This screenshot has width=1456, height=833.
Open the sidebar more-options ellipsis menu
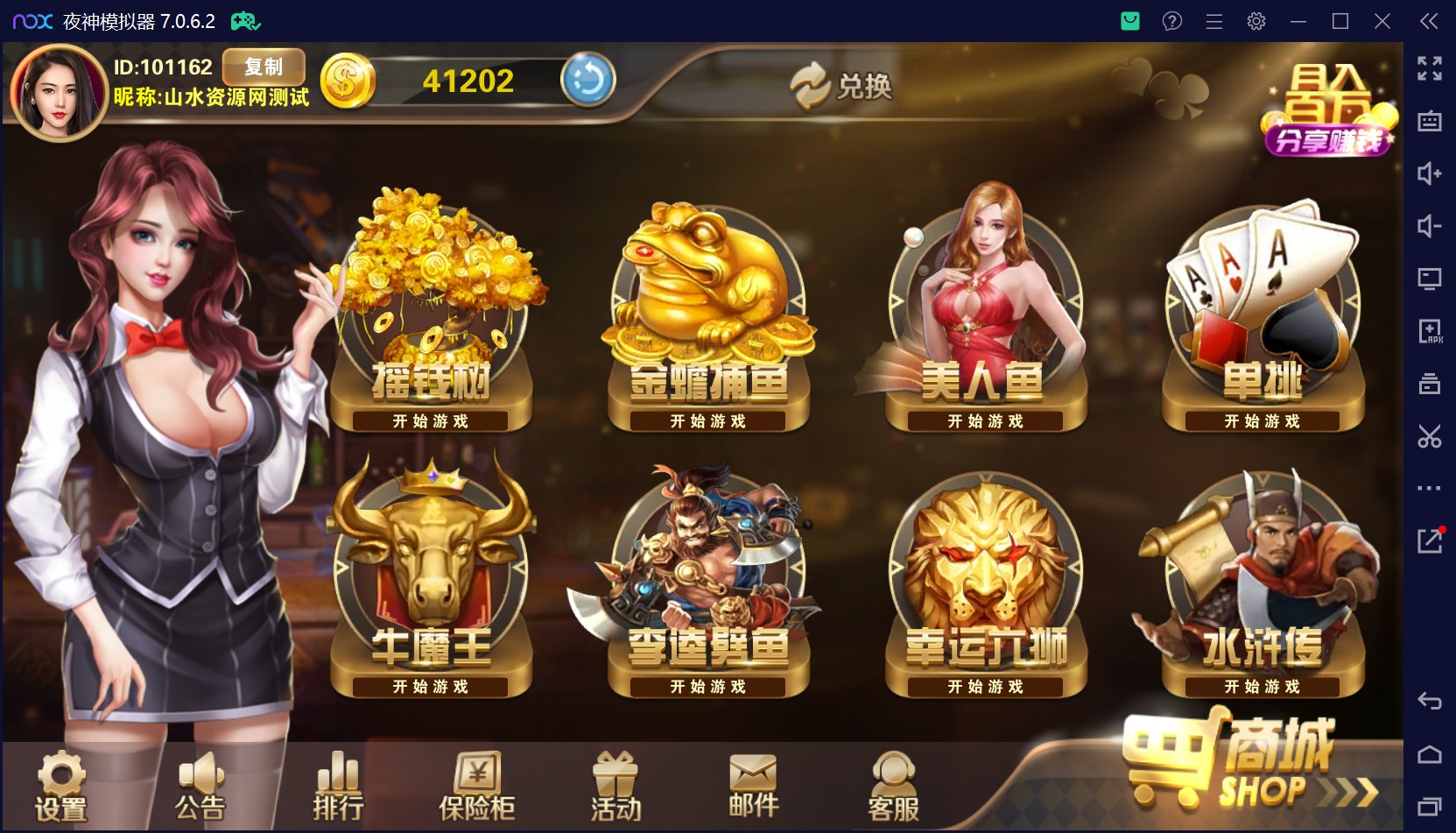[x=1430, y=489]
